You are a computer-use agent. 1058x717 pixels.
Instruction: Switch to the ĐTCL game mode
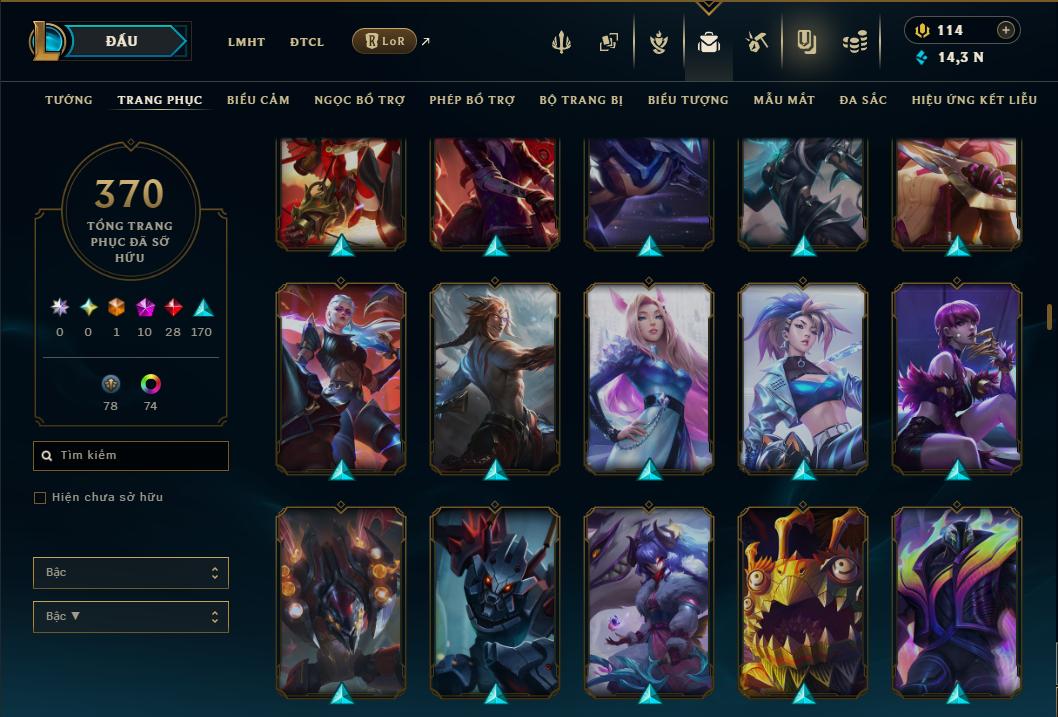(x=306, y=42)
